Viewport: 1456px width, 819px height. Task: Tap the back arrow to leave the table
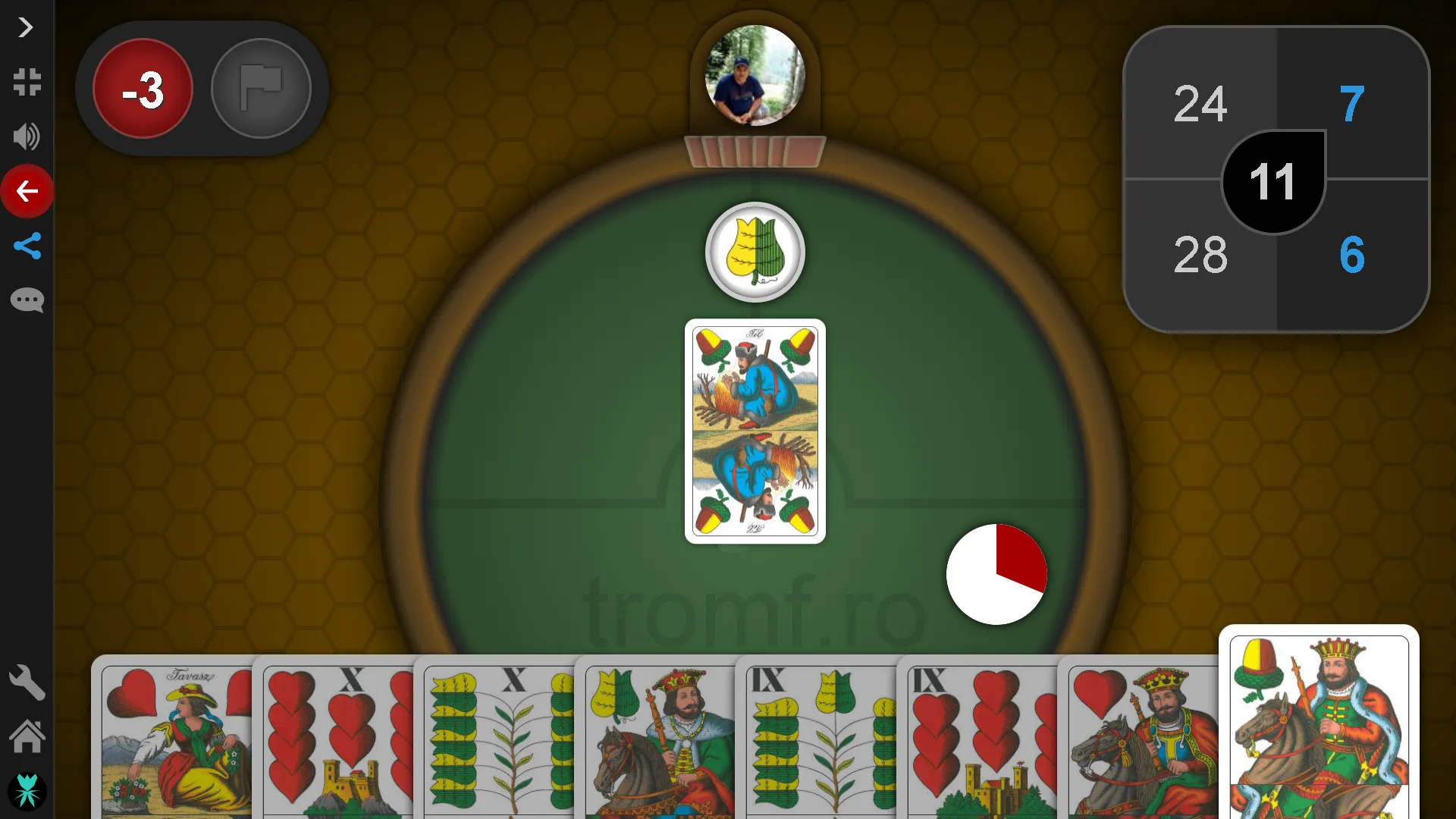click(x=27, y=191)
